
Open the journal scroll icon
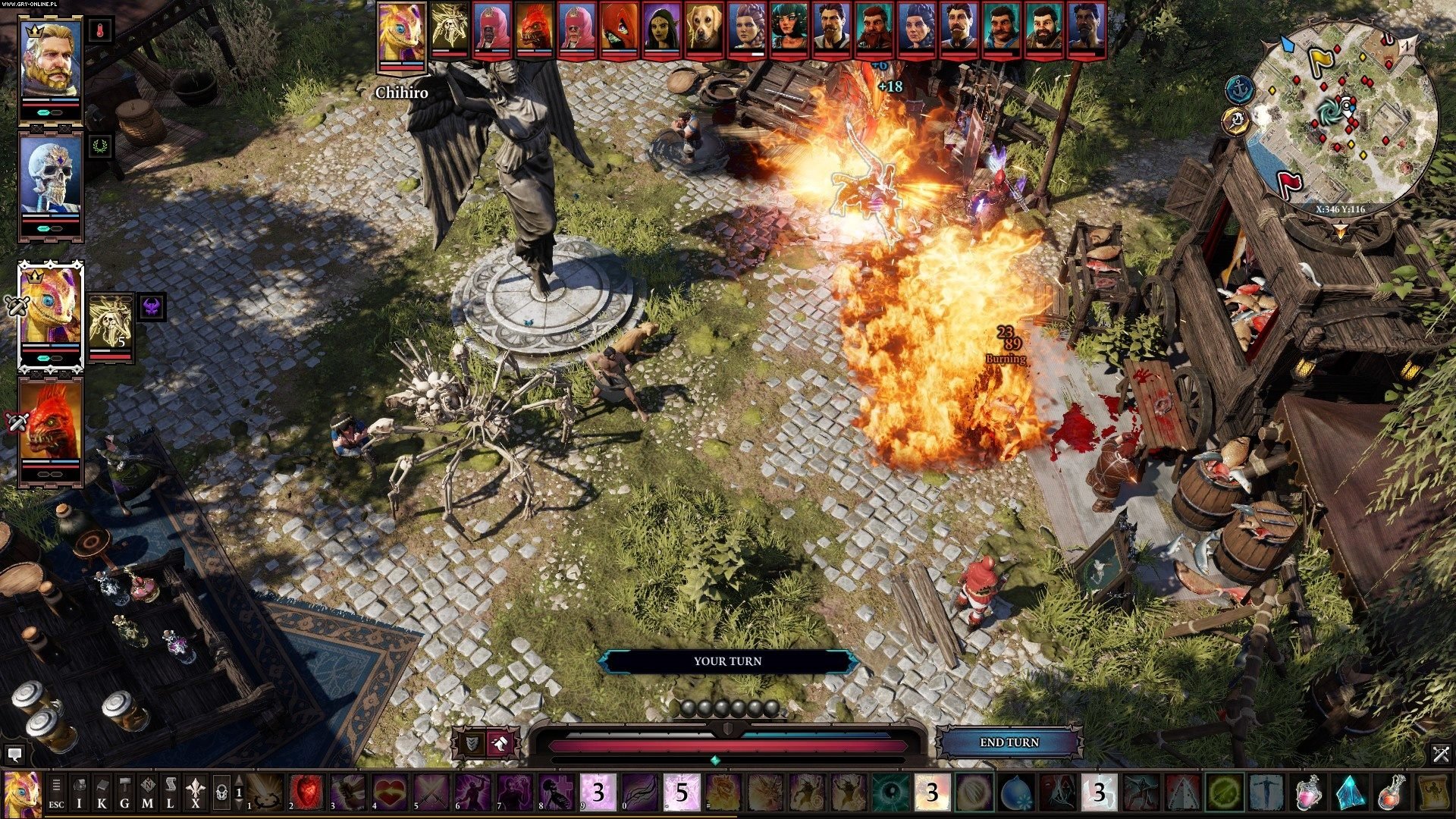(x=170, y=792)
